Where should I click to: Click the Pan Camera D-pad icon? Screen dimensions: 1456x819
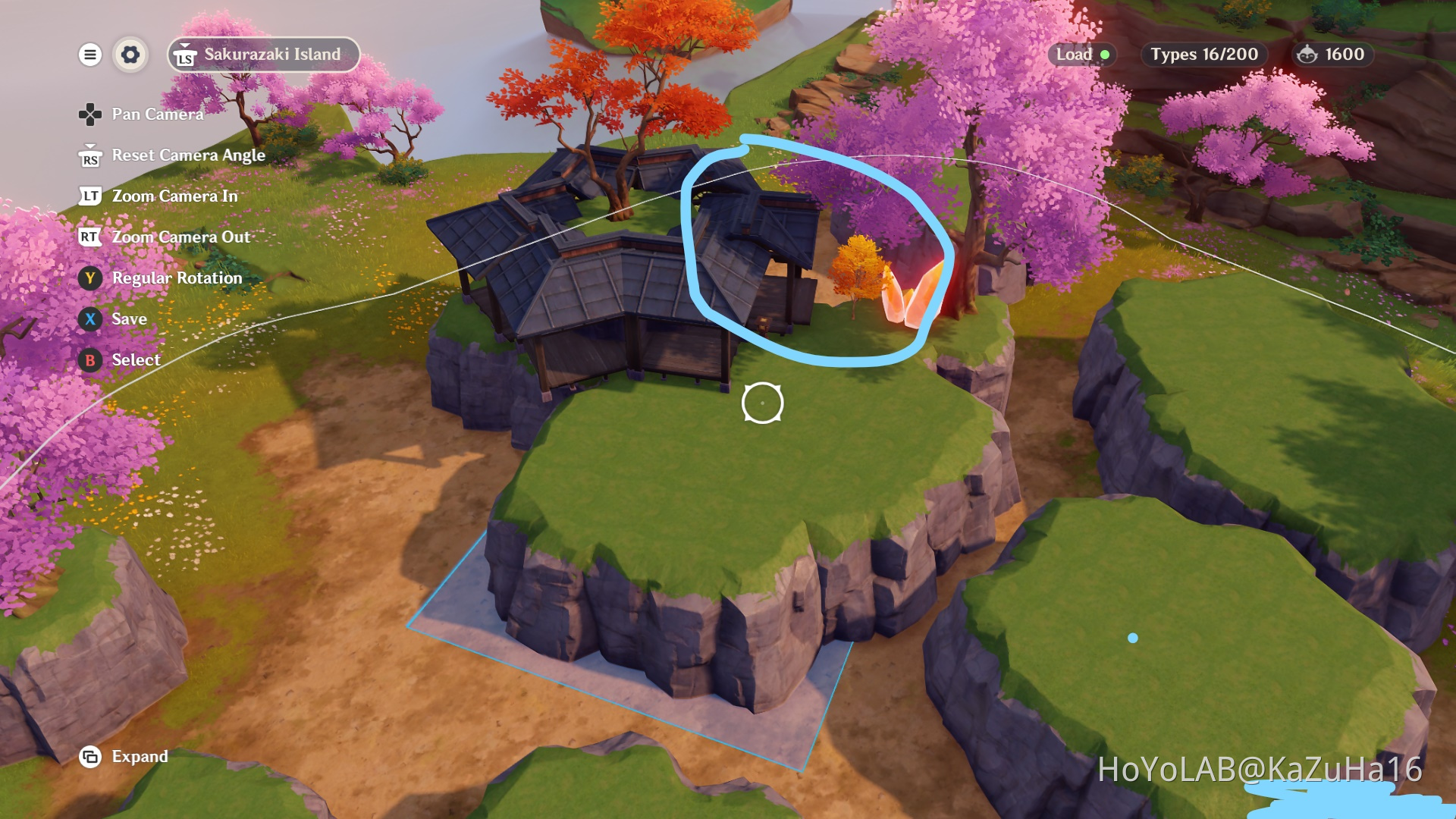pyautogui.click(x=90, y=114)
